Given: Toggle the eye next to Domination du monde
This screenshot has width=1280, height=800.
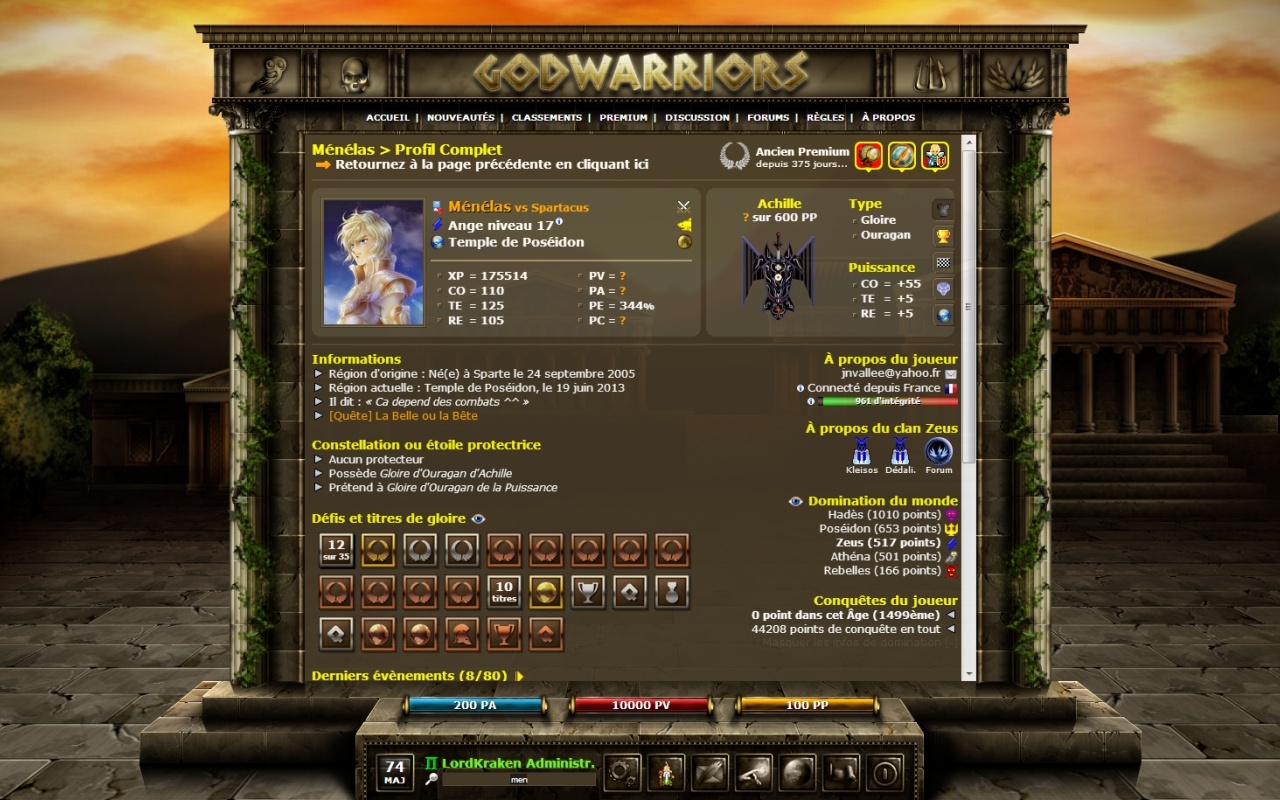Looking at the screenshot, I should tap(795, 501).
